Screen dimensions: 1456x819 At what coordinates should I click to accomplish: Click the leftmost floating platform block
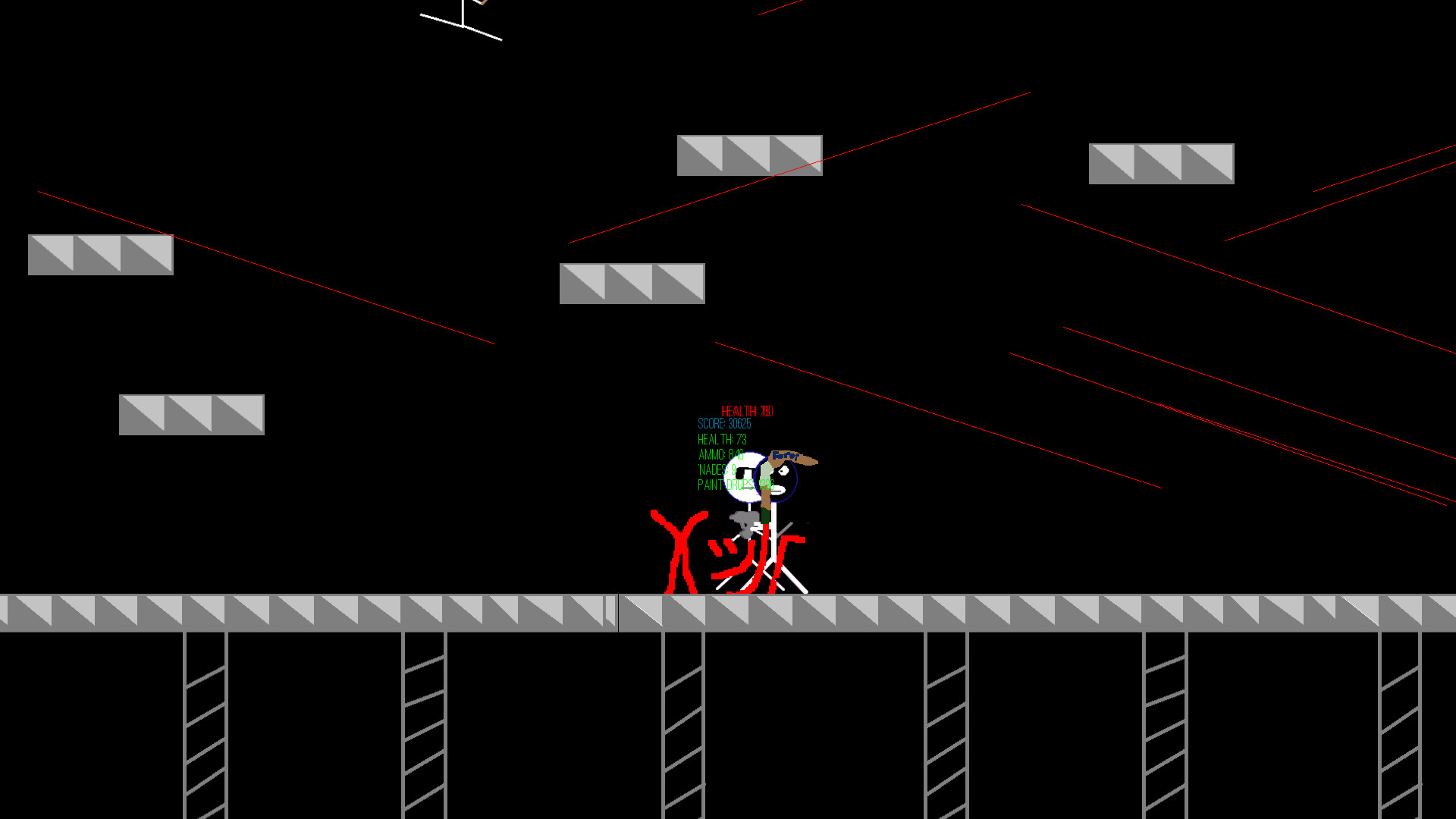click(x=100, y=254)
